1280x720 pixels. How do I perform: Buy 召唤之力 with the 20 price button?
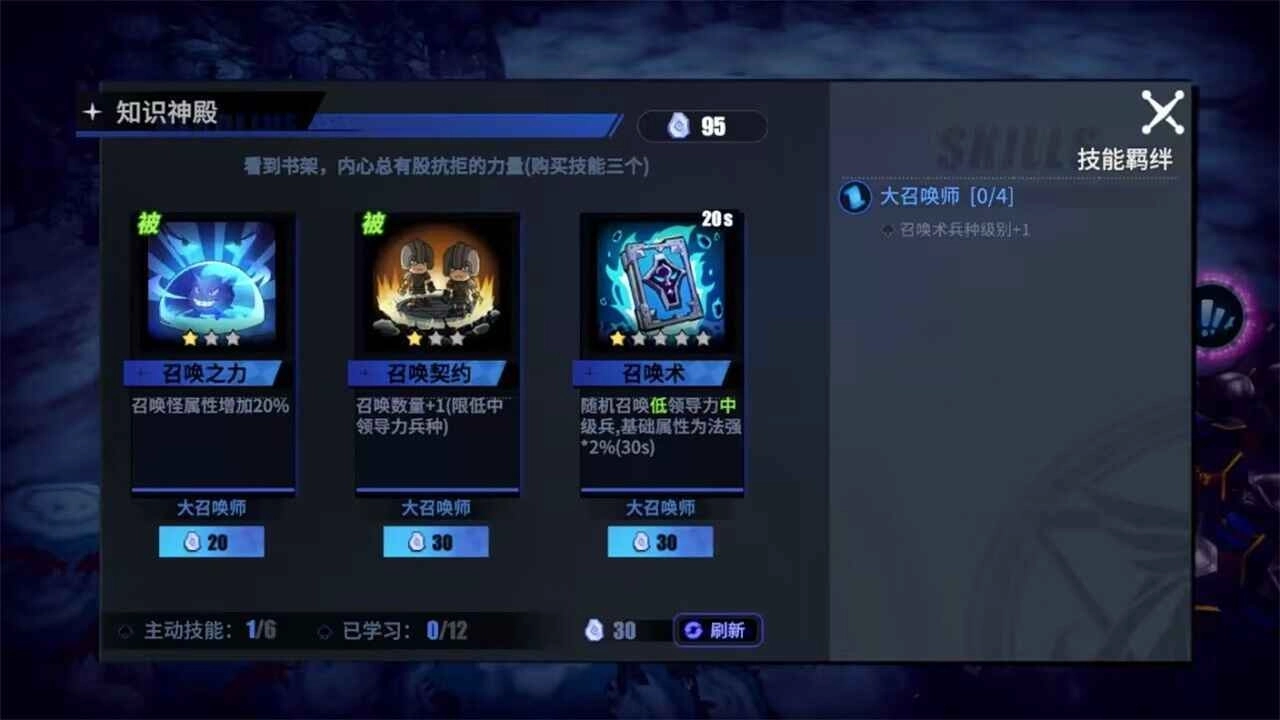[x=211, y=541]
